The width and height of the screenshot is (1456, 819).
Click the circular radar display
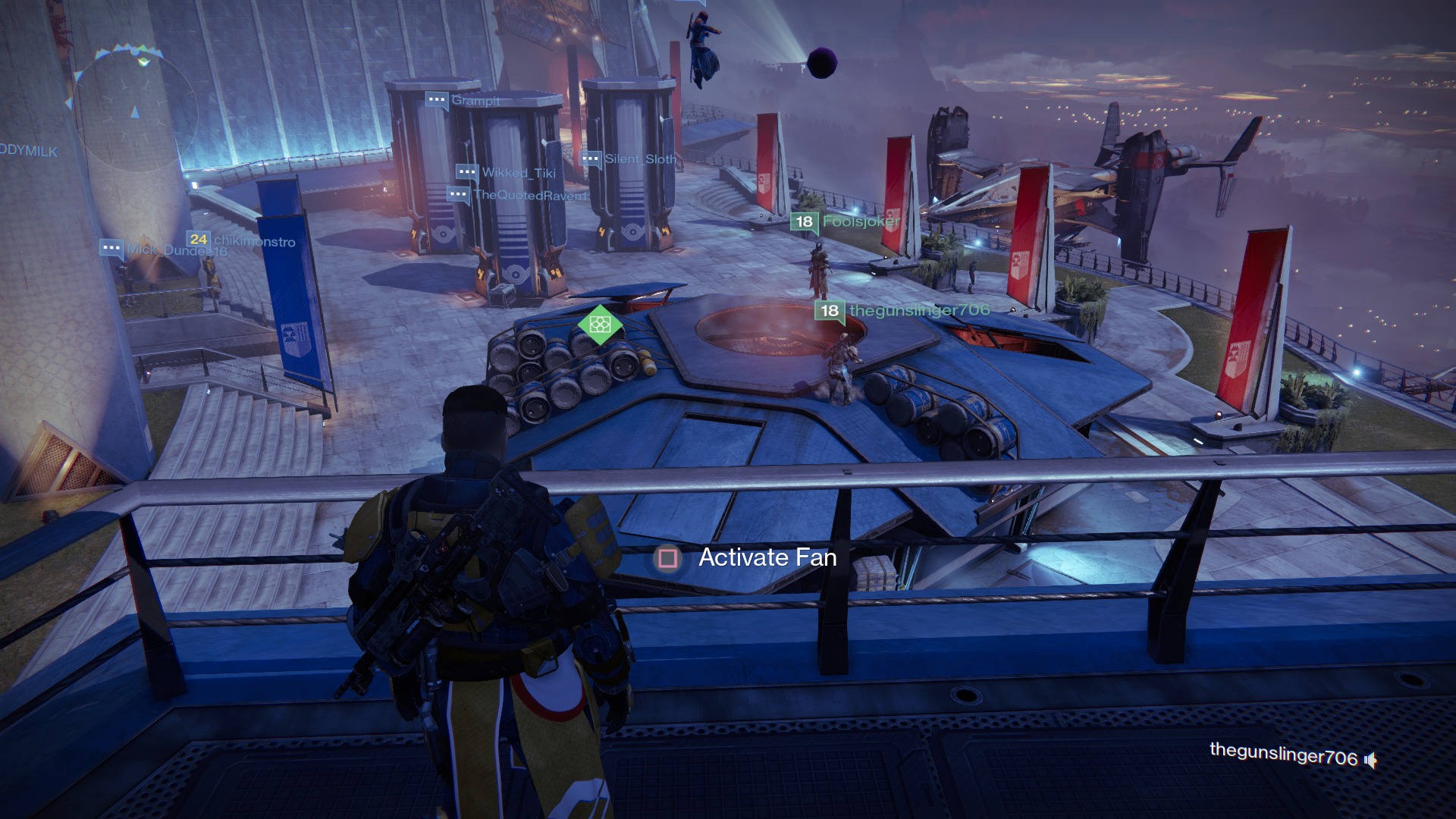(x=134, y=111)
